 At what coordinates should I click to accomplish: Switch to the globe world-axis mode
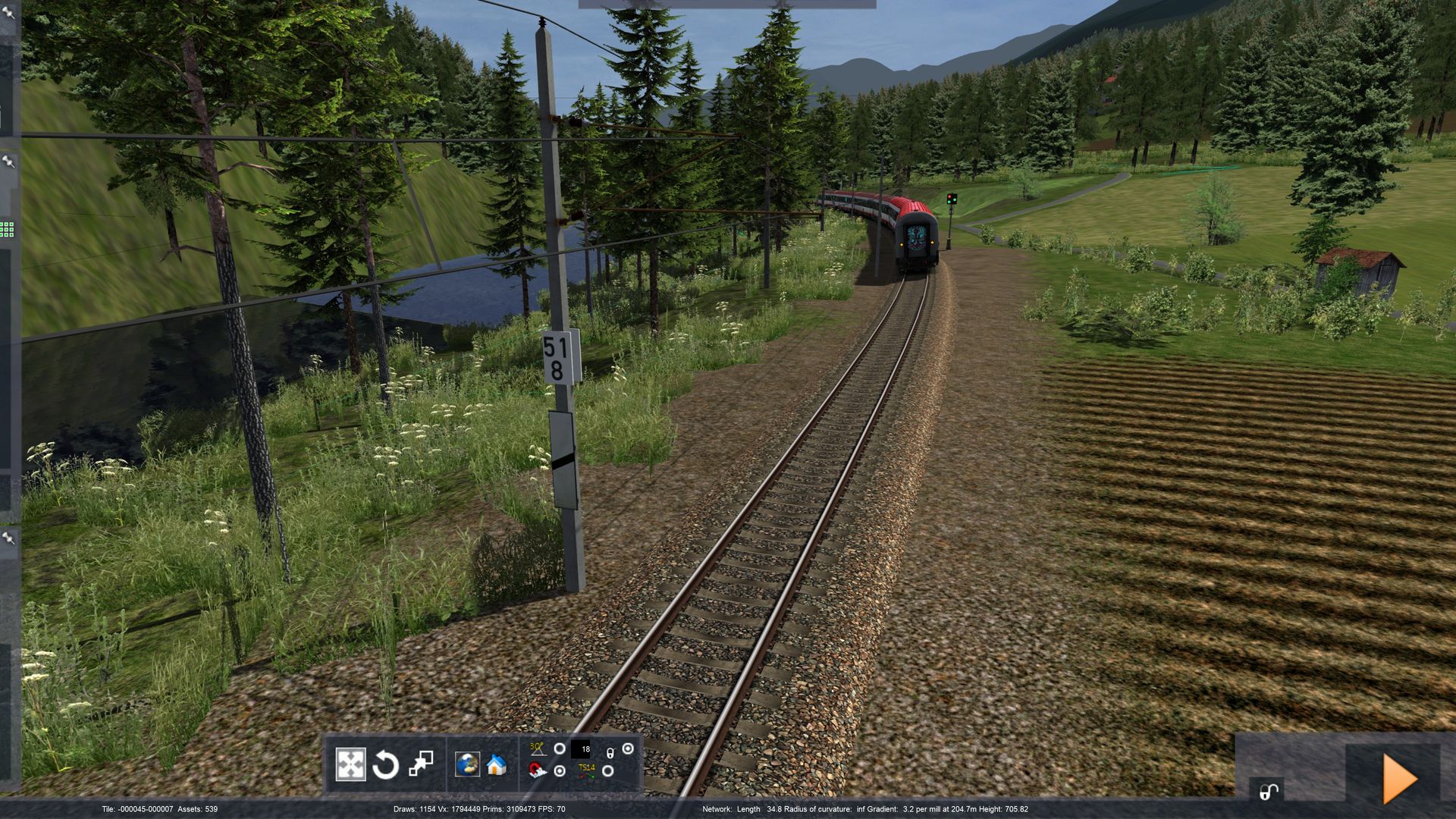(x=467, y=764)
